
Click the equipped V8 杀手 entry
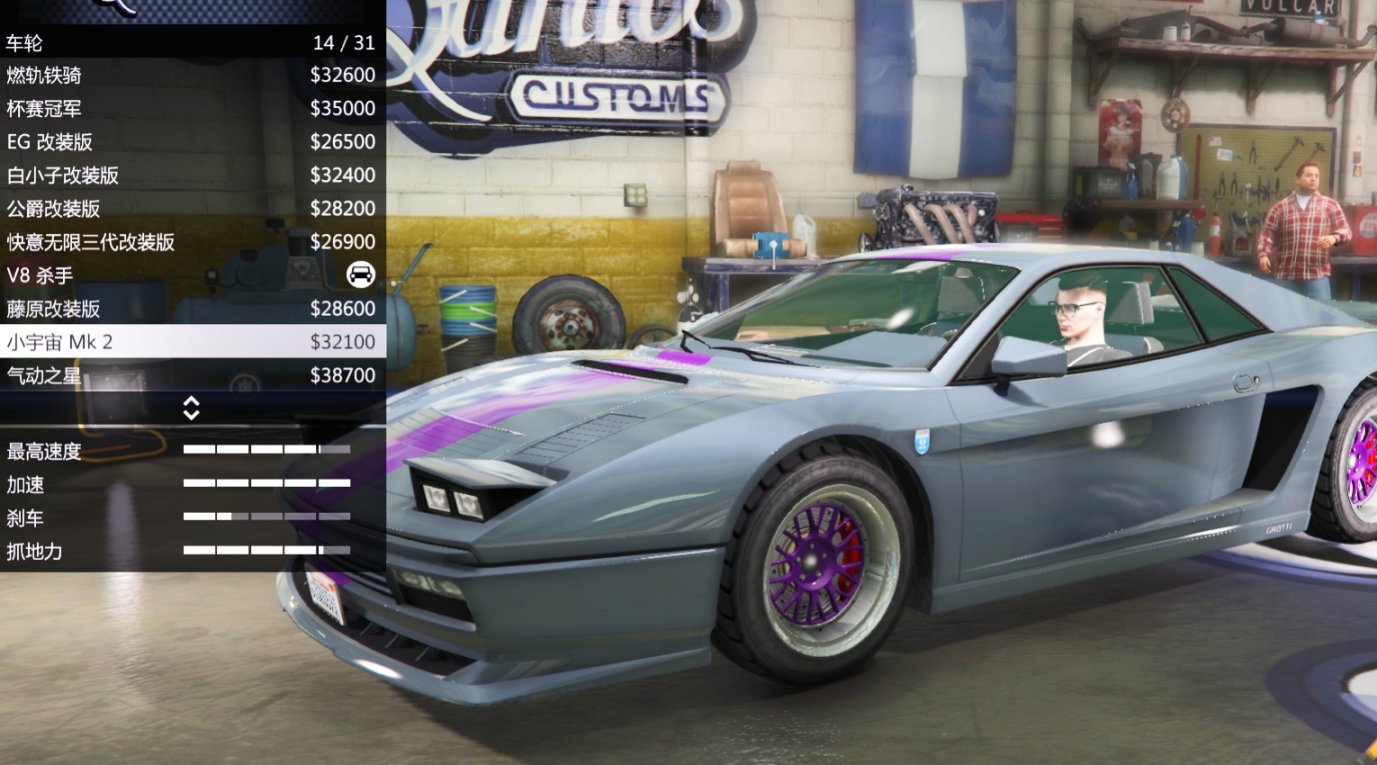click(150, 275)
